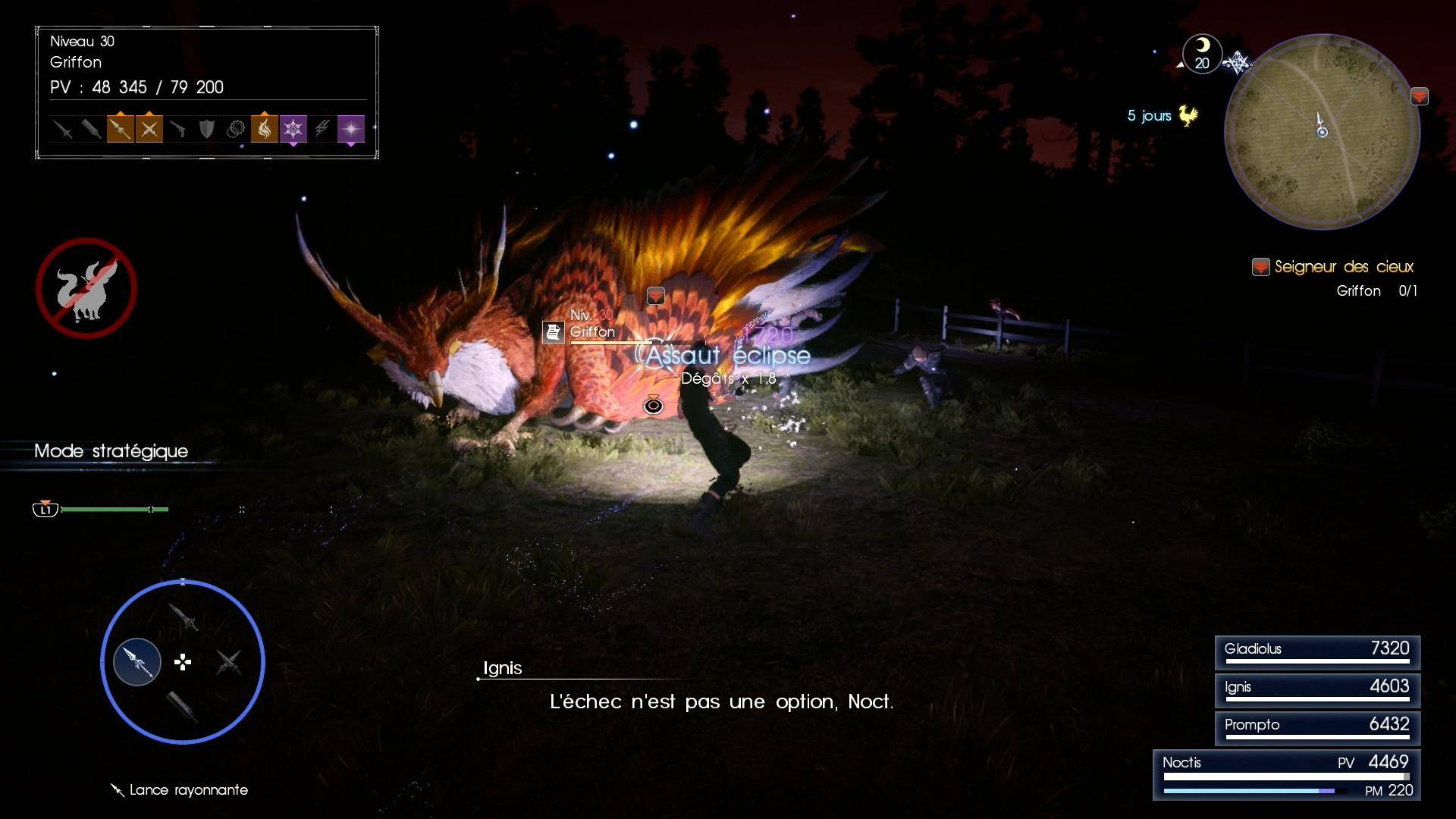The width and height of the screenshot is (1456, 819).
Task: Open the circular minimap
Action: [1322, 131]
